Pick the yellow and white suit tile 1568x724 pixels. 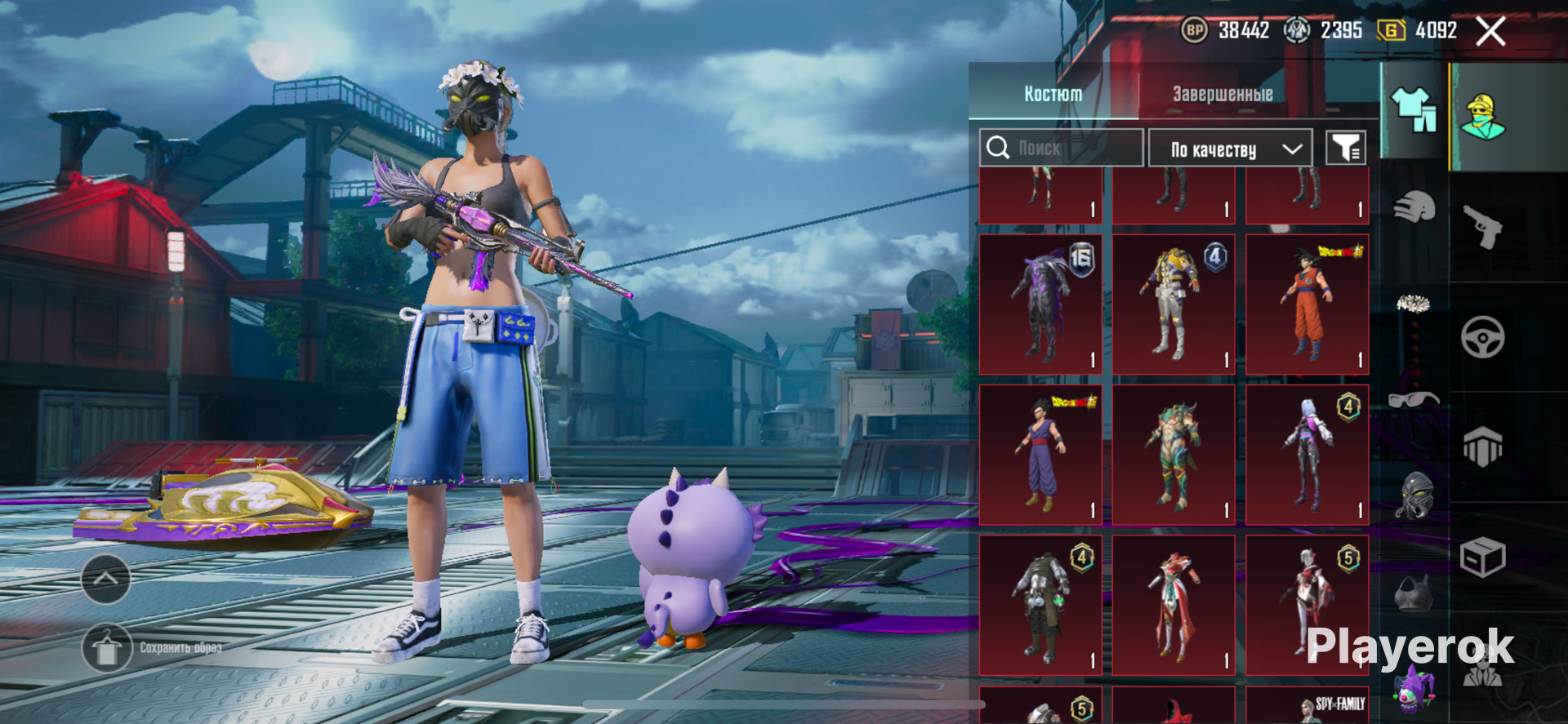coord(1174,304)
